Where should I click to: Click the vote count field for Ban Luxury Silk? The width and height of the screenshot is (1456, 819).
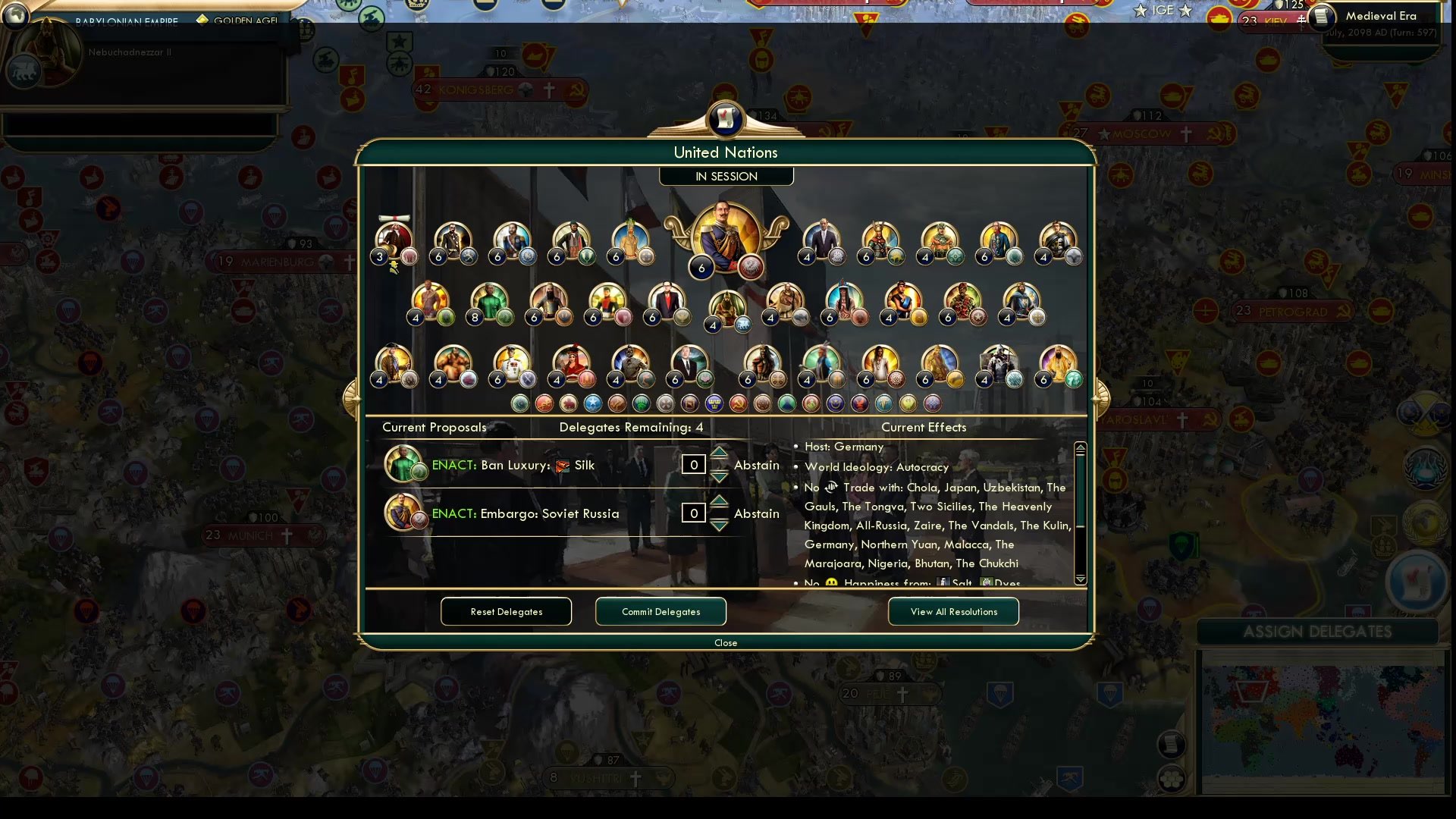(x=693, y=464)
